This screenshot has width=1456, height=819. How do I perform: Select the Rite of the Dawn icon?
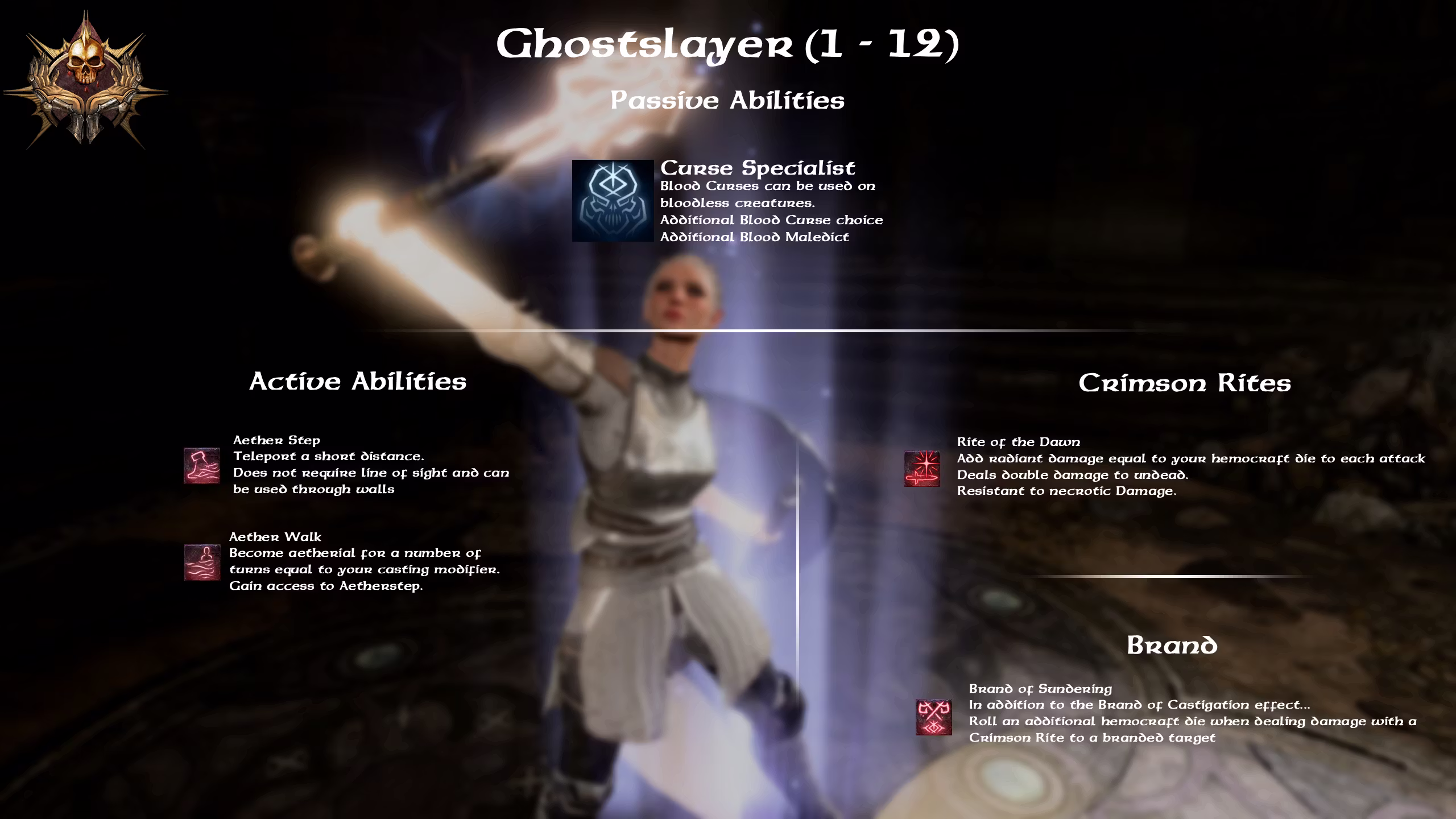coord(922,469)
